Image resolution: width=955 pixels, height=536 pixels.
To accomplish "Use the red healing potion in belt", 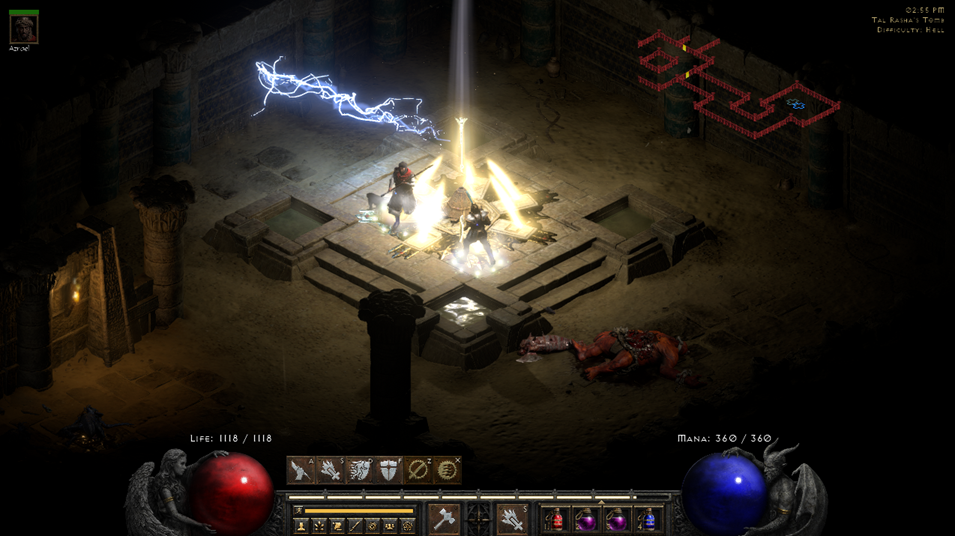I will click(557, 520).
